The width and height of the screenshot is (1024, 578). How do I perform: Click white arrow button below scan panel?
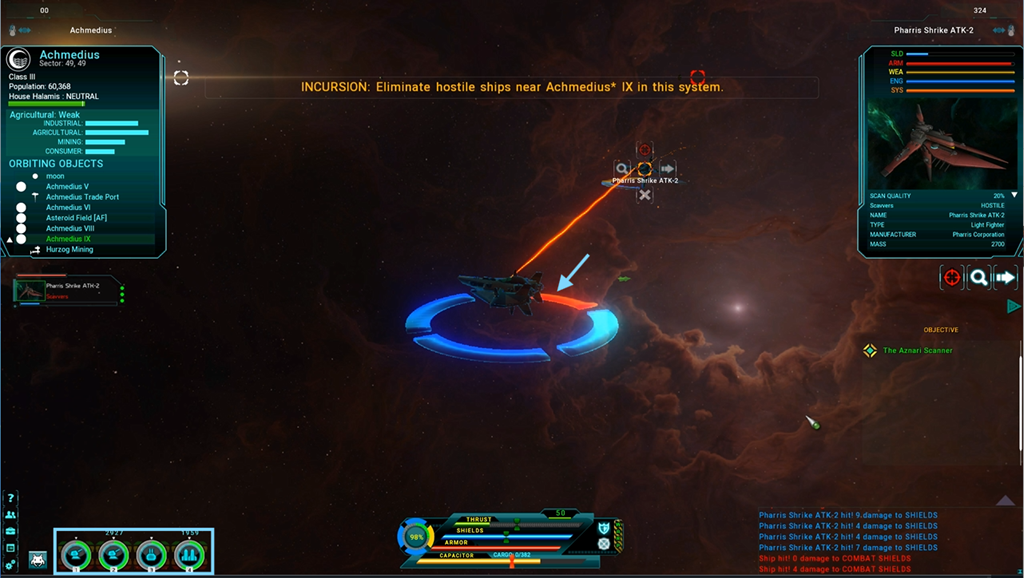tap(1006, 278)
